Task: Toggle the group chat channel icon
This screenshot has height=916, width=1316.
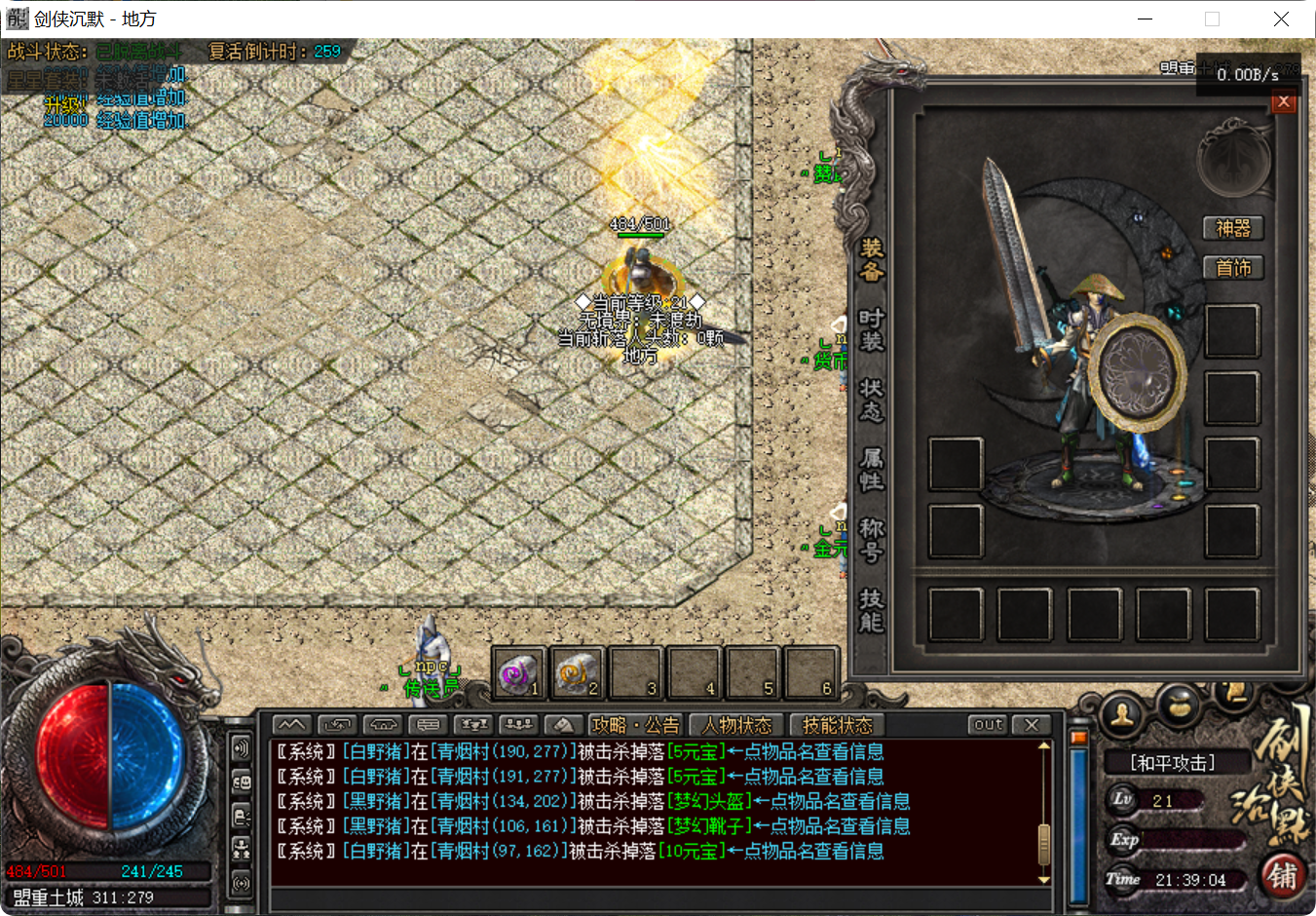Action: coord(518,724)
